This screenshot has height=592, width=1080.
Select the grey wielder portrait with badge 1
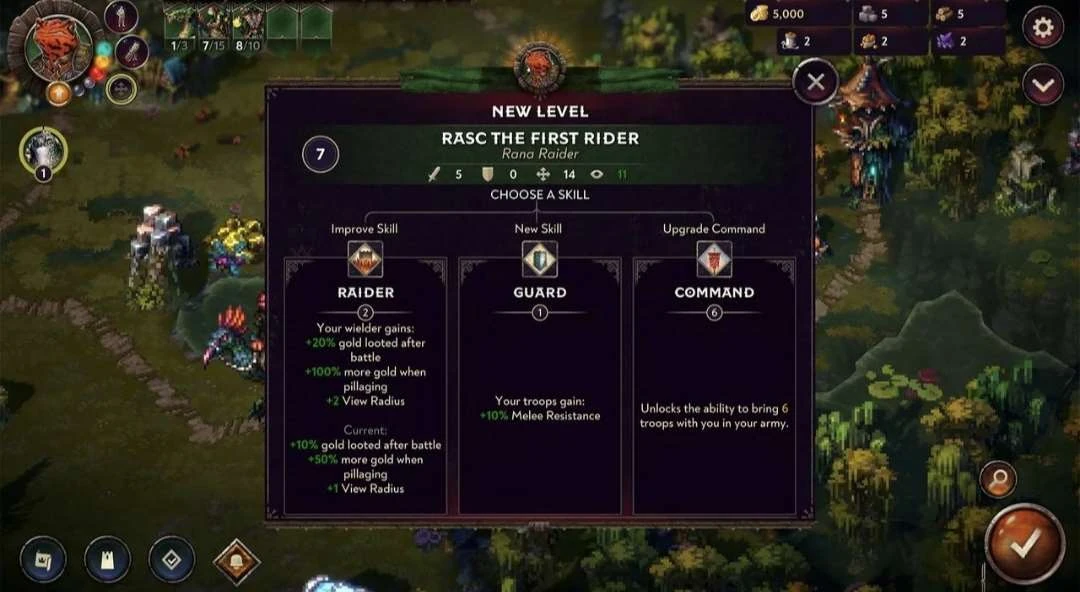[43, 152]
